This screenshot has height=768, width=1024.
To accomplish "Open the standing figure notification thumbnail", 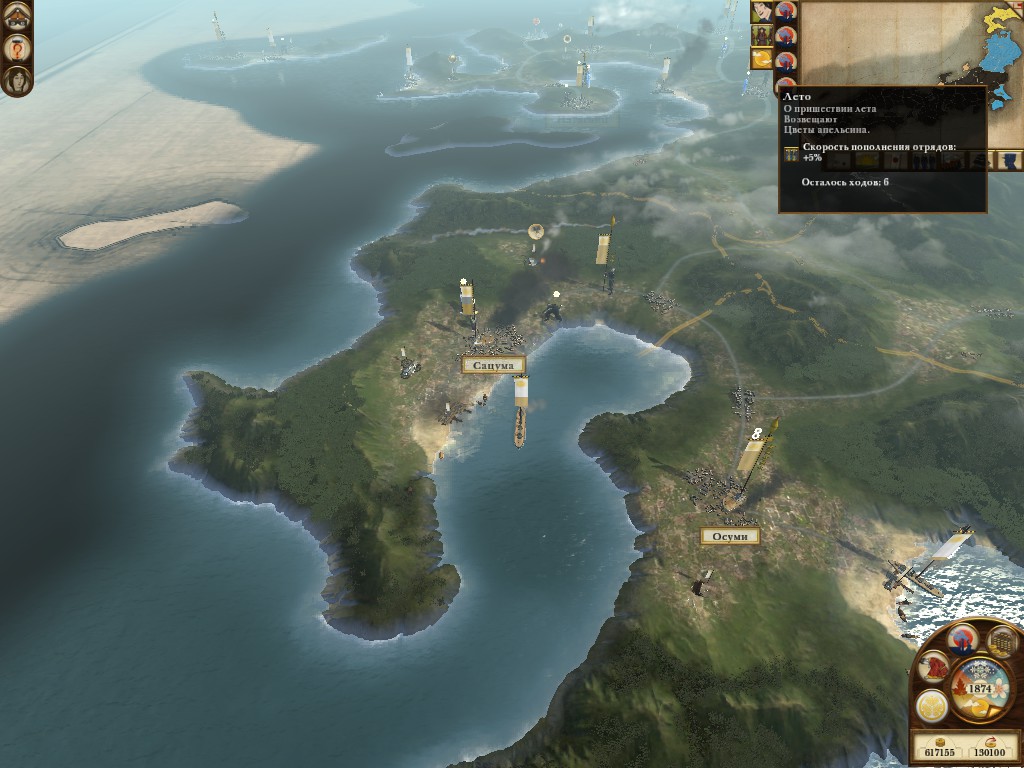I will 760,35.
